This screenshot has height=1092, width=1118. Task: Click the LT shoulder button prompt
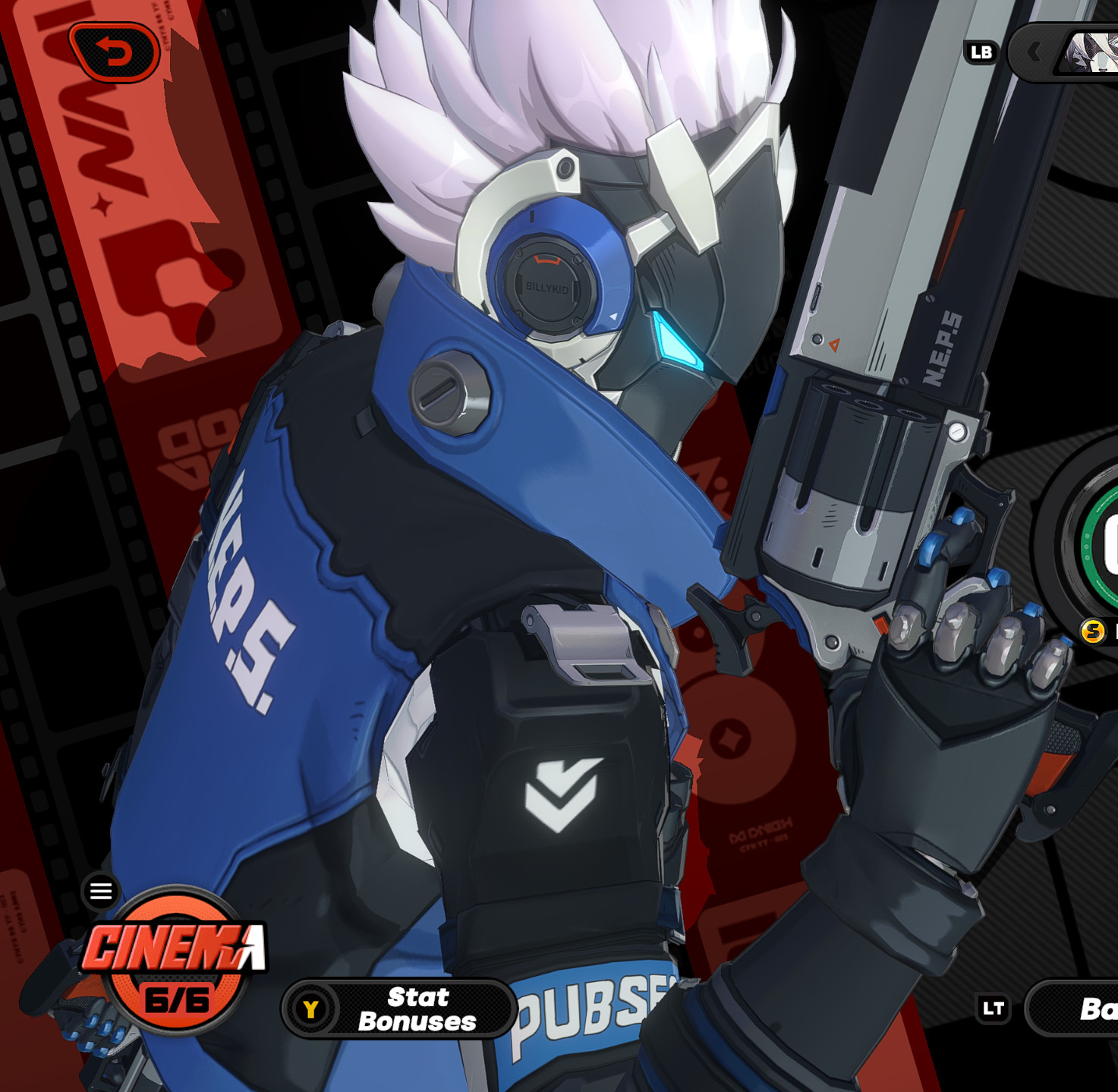click(993, 1009)
